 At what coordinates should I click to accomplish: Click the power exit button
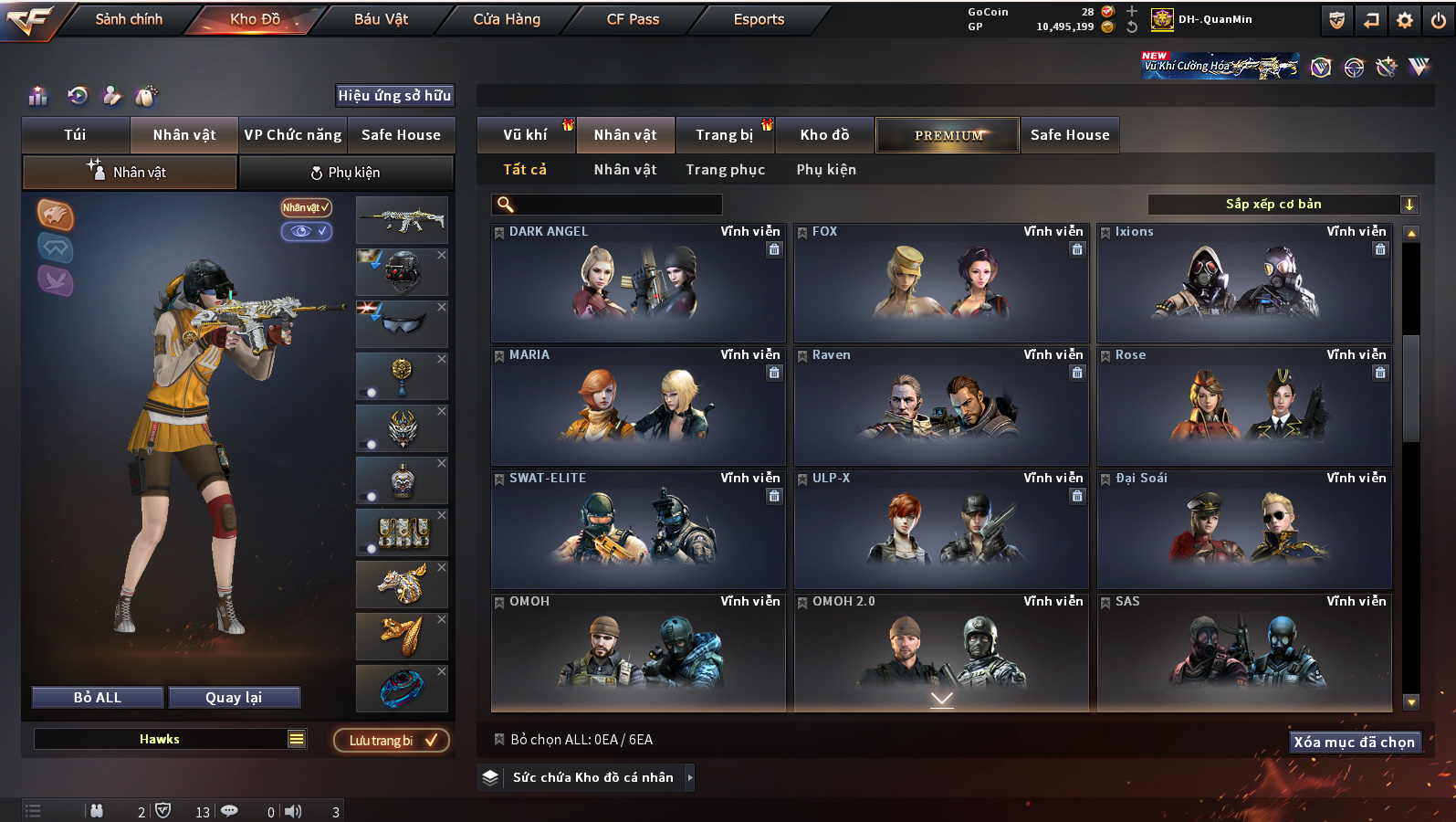tap(1438, 20)
